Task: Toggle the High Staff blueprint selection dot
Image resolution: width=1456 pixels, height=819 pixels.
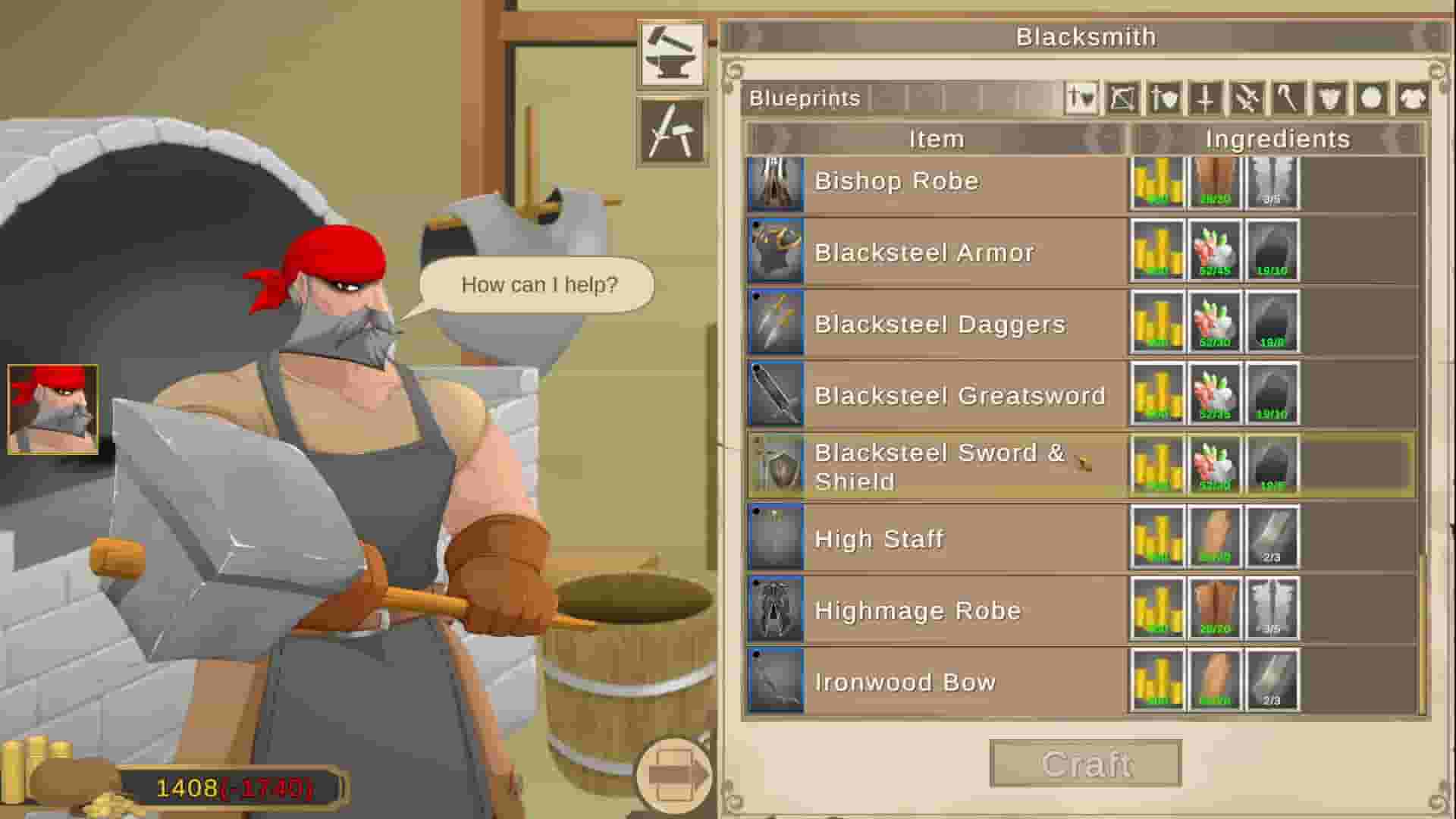Action: pyautogui.click(x=757, y=512)
